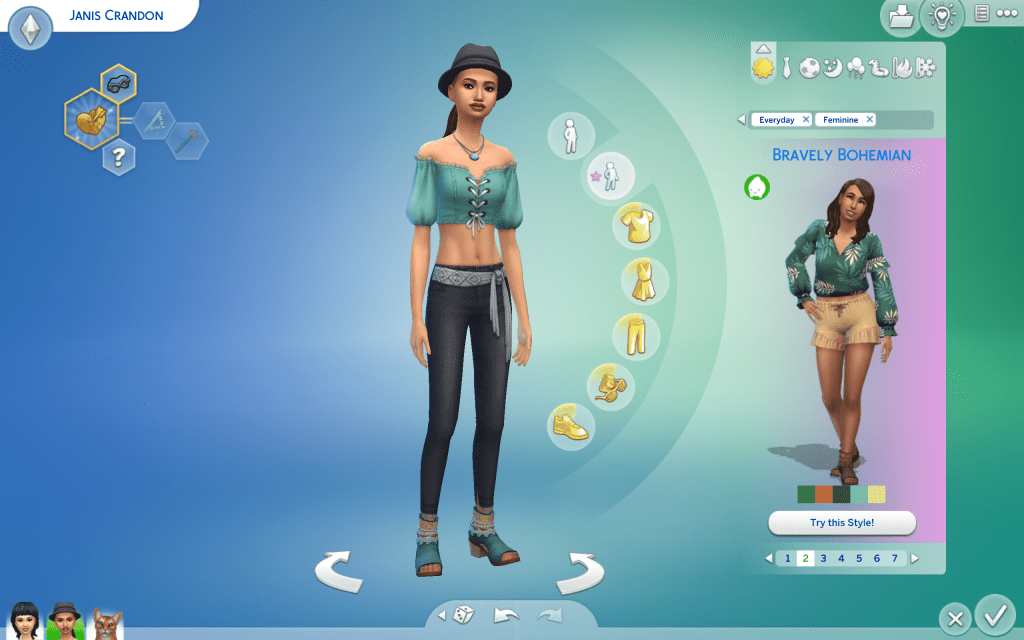
Task: Select the Athletic outfit category (soccer ball)
Action: [809, 68]
